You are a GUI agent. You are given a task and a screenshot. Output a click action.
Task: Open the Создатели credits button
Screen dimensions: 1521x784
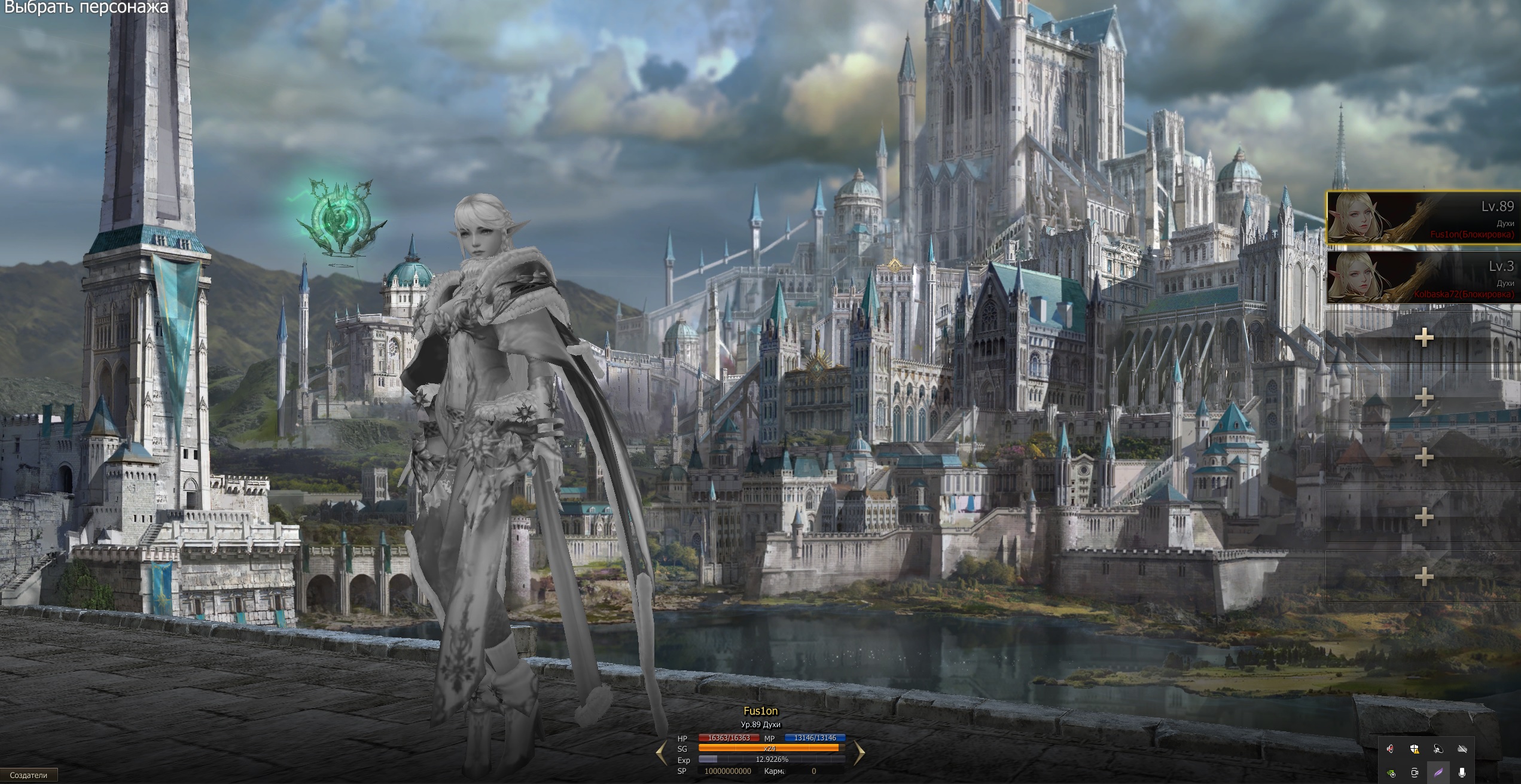pos(29,775)
